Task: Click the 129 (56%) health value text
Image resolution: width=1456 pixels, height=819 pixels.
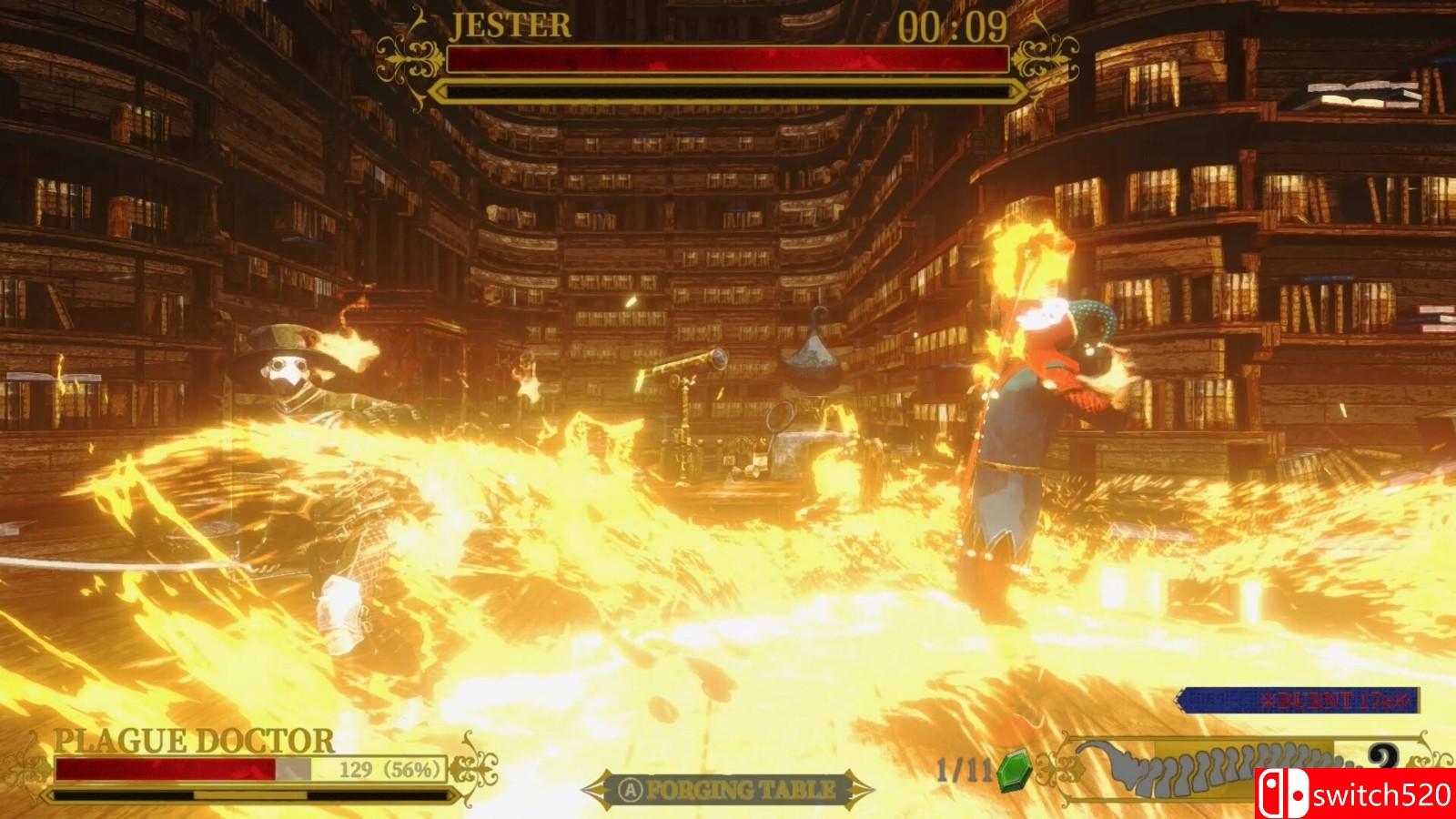Action: click(388, 769)
